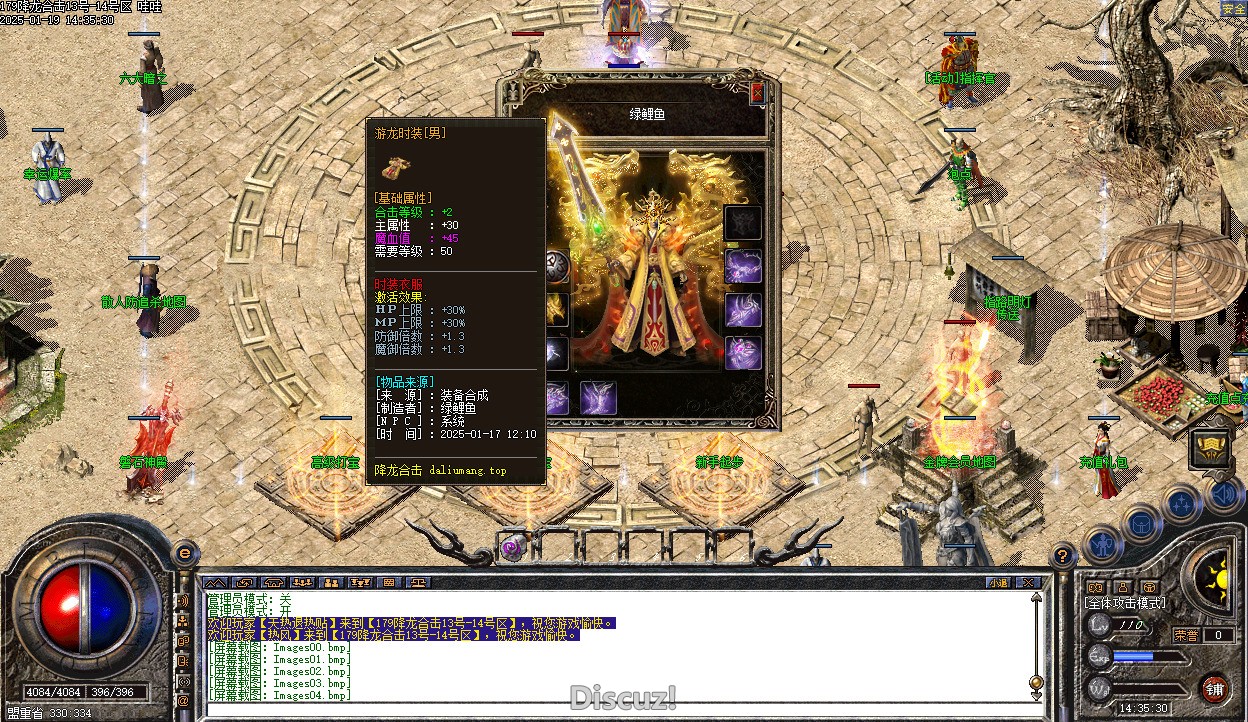Select the purple boots equipment slot
The width and height of the screenshot is (1248, 722).
point(598,397)
